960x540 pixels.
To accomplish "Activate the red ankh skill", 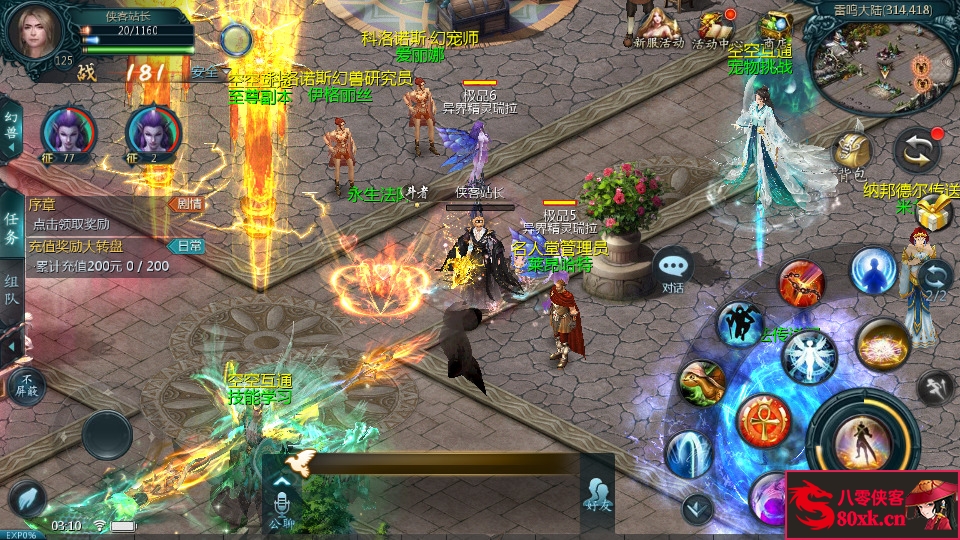I will coord(764,420).
